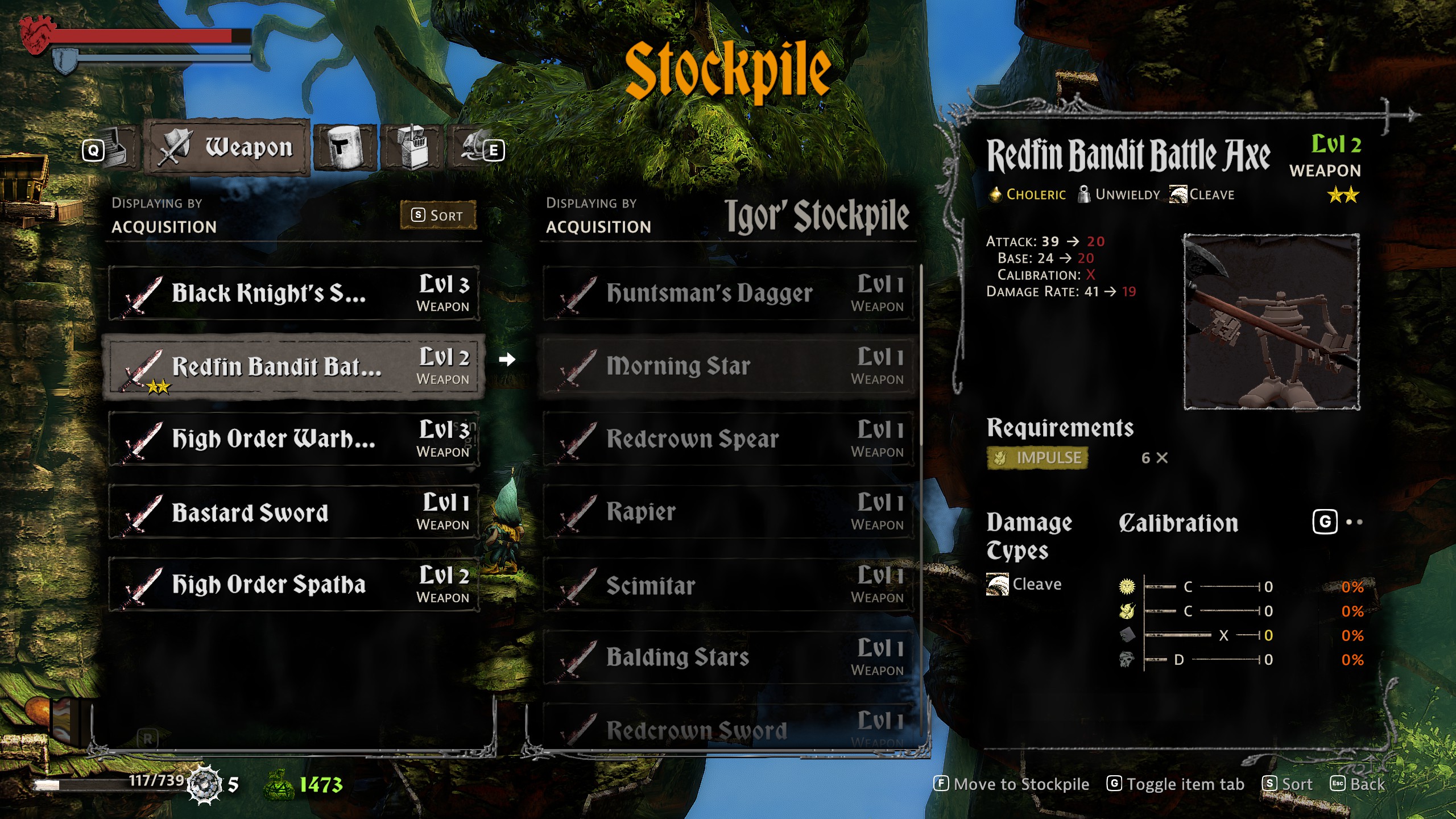This screenshot has width=1456, height=819.
Task: Select the High Order Spatha weapon
Action: click(x=293, y=585)
